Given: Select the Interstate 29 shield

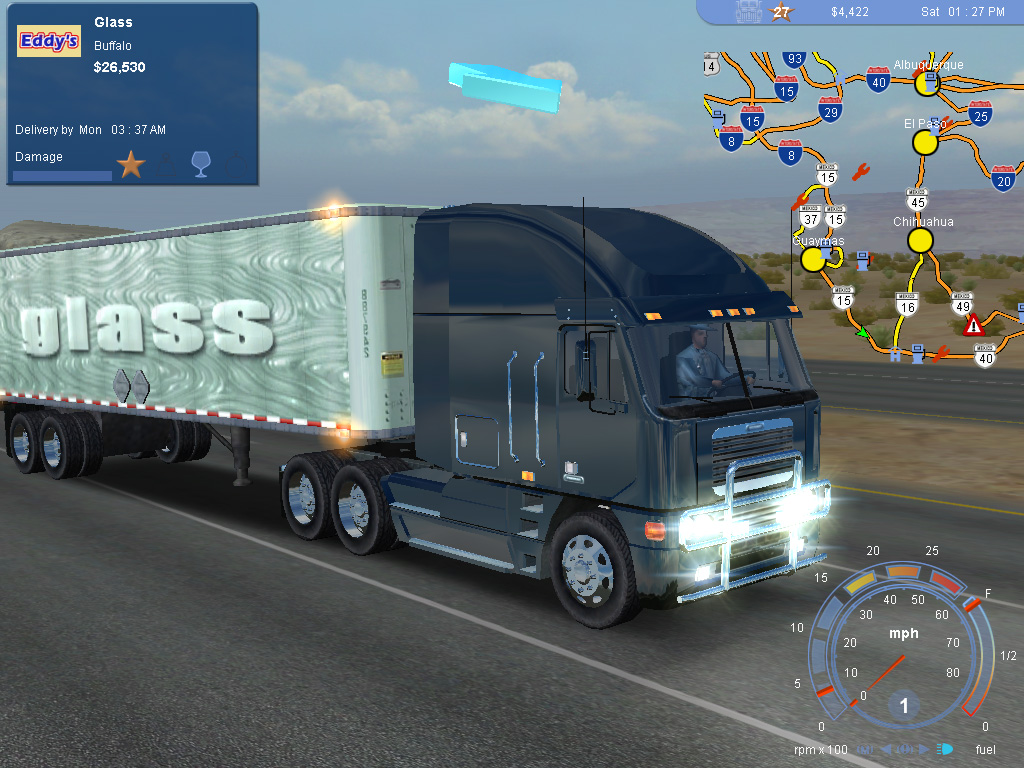Looking at the screenshot, I should [x=830, y=109].
